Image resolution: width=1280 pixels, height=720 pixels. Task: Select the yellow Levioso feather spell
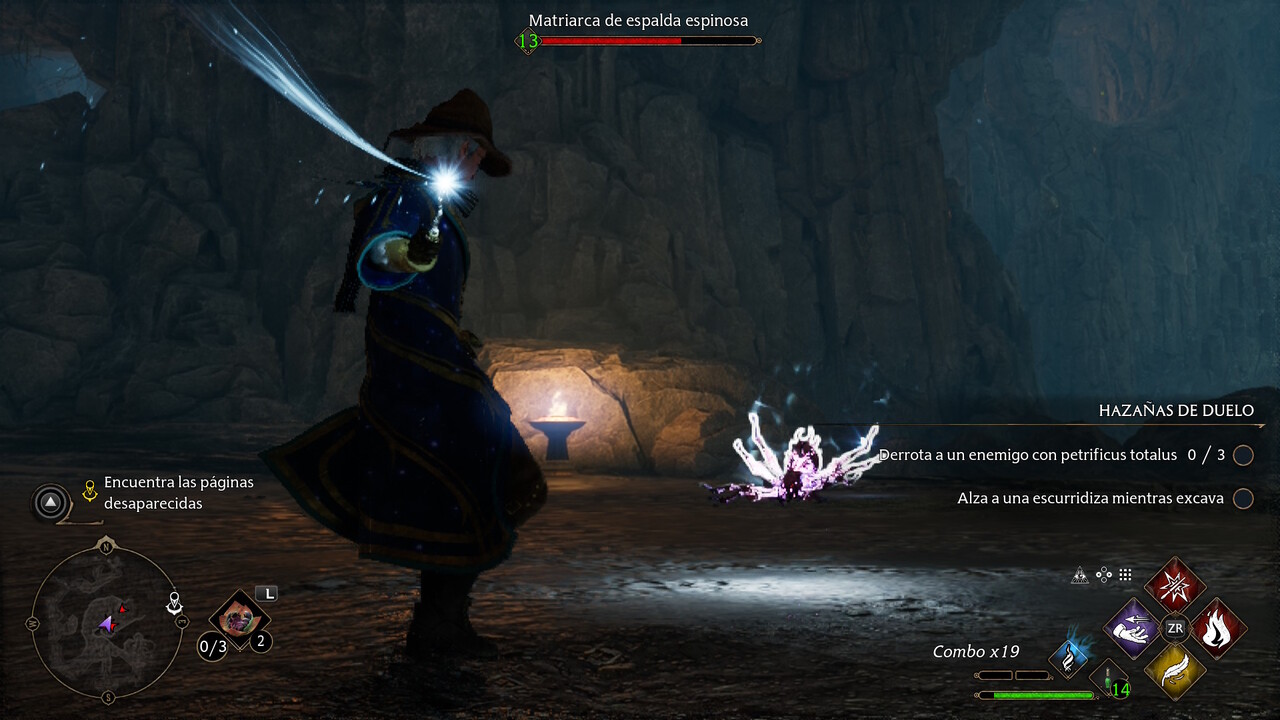tap(1175, 671)
